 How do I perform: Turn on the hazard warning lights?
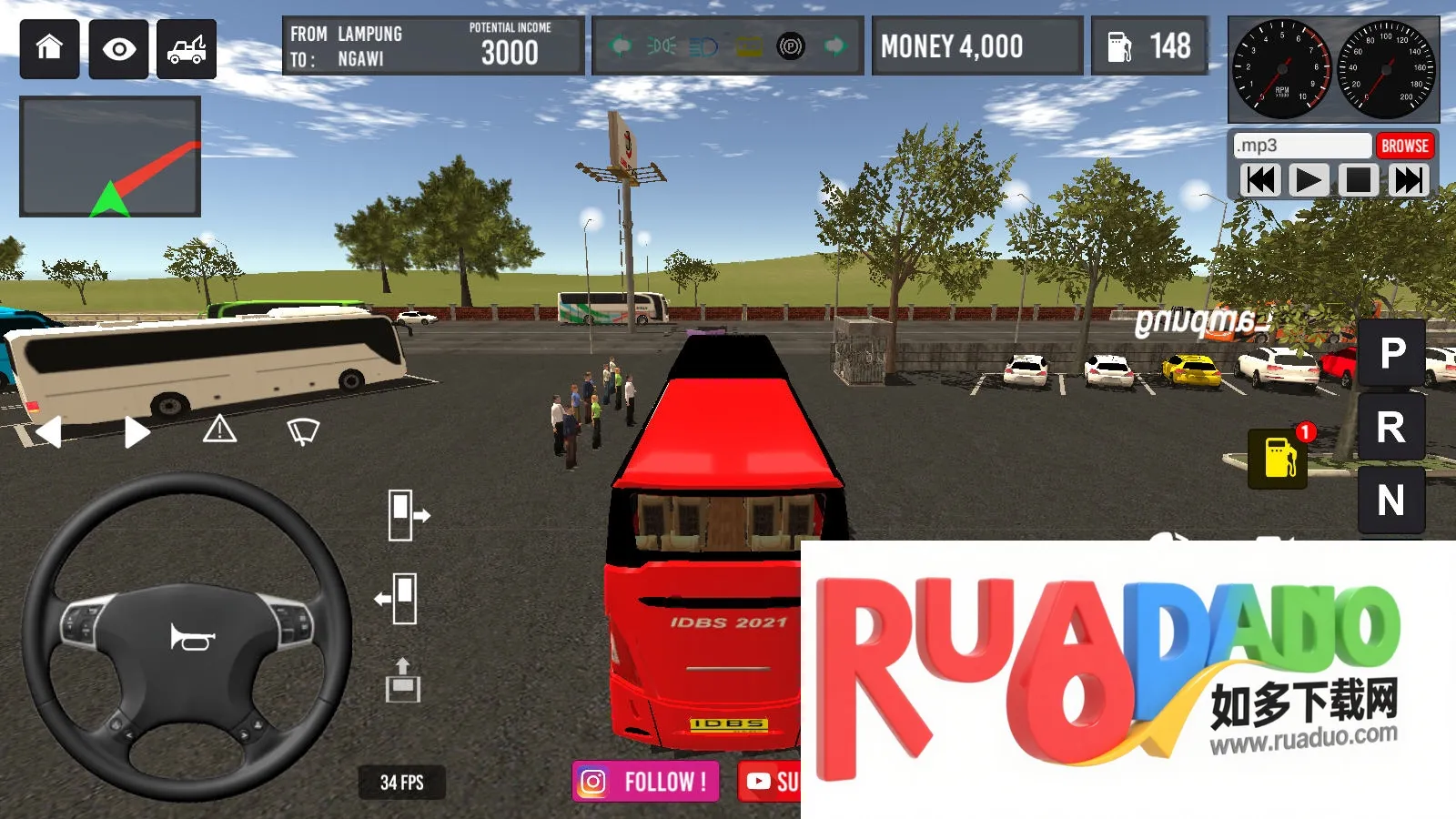pos(219,430)
